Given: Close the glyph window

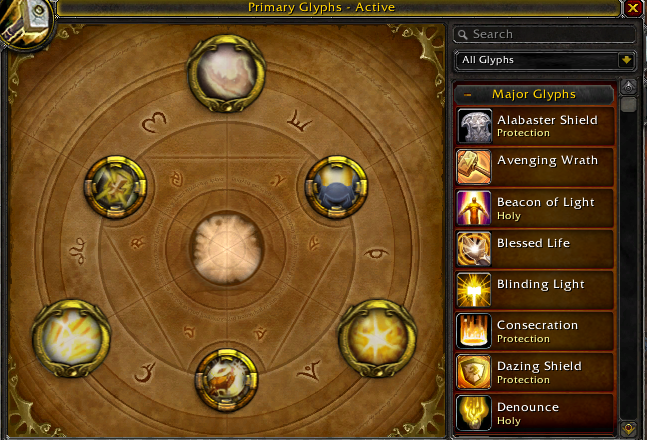Looking at the screenshot, I should 633,8.
